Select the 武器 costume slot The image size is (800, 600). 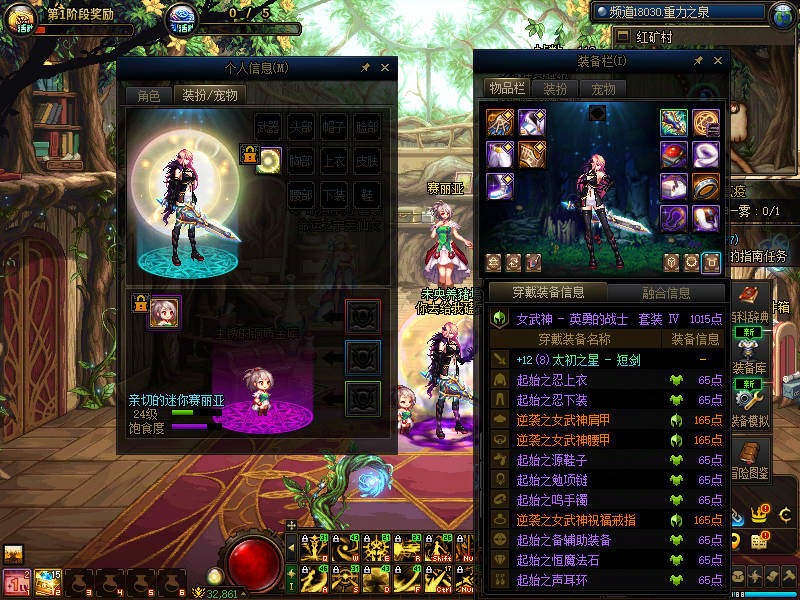click(x=268, y=129)
